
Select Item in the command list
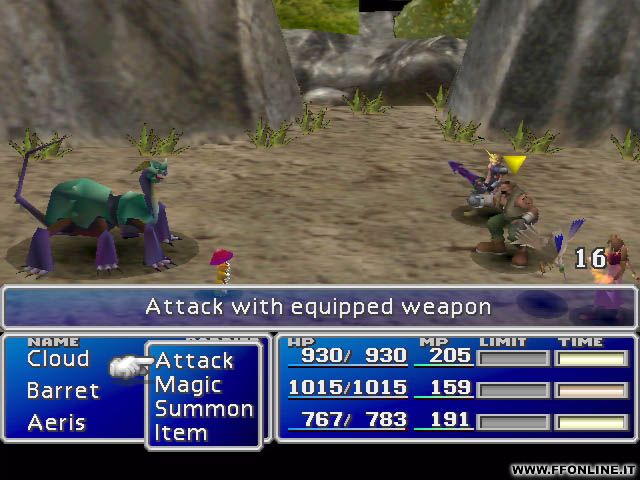pyautogui.click(x=181, y=433)
